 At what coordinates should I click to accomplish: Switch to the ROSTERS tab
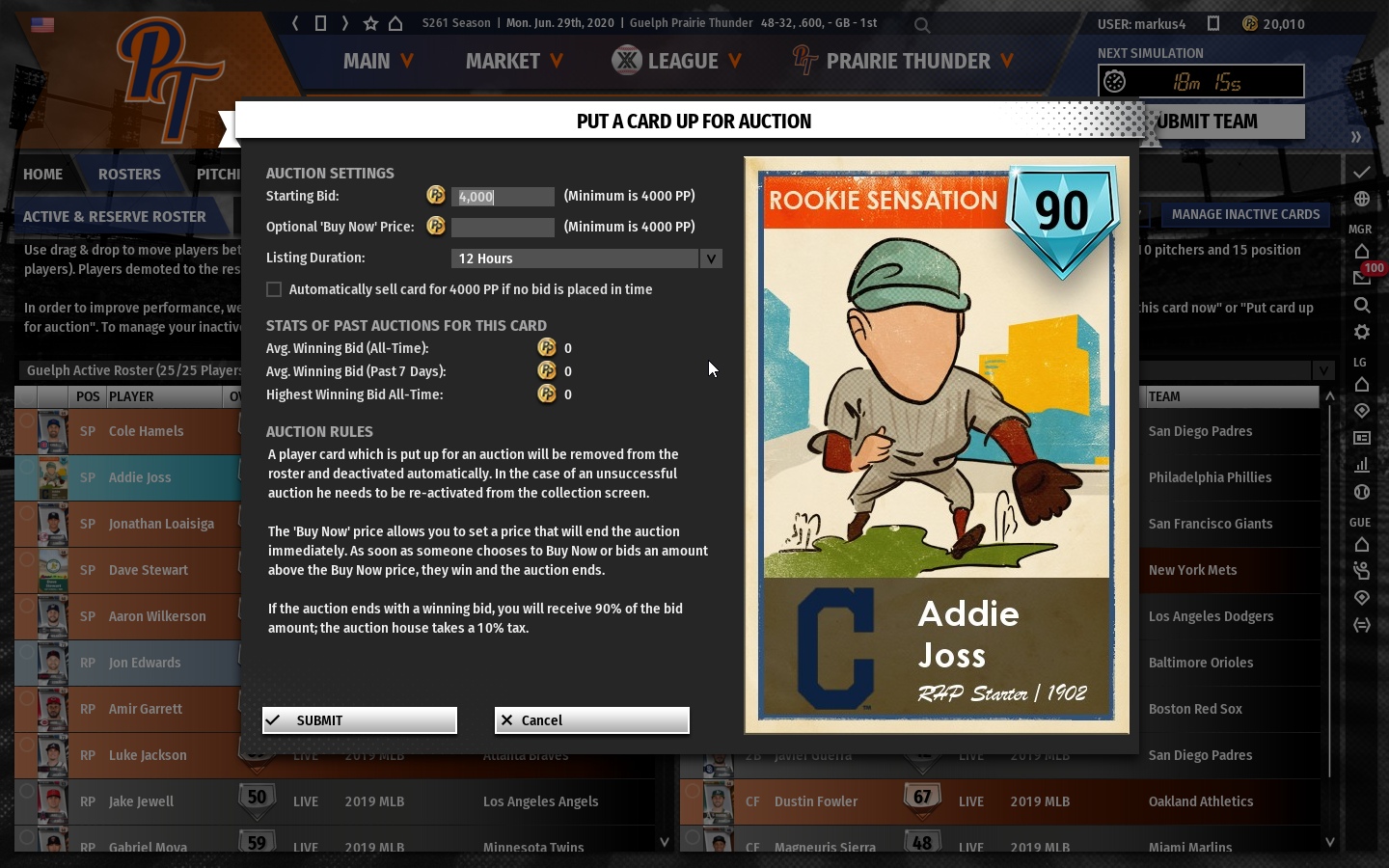129,175
